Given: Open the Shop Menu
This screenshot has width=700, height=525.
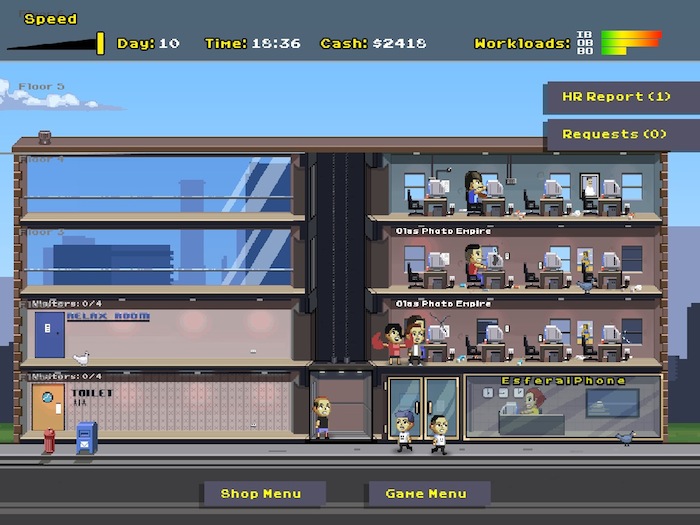Looking at the screenshot, I should click(x=261, y=494).
